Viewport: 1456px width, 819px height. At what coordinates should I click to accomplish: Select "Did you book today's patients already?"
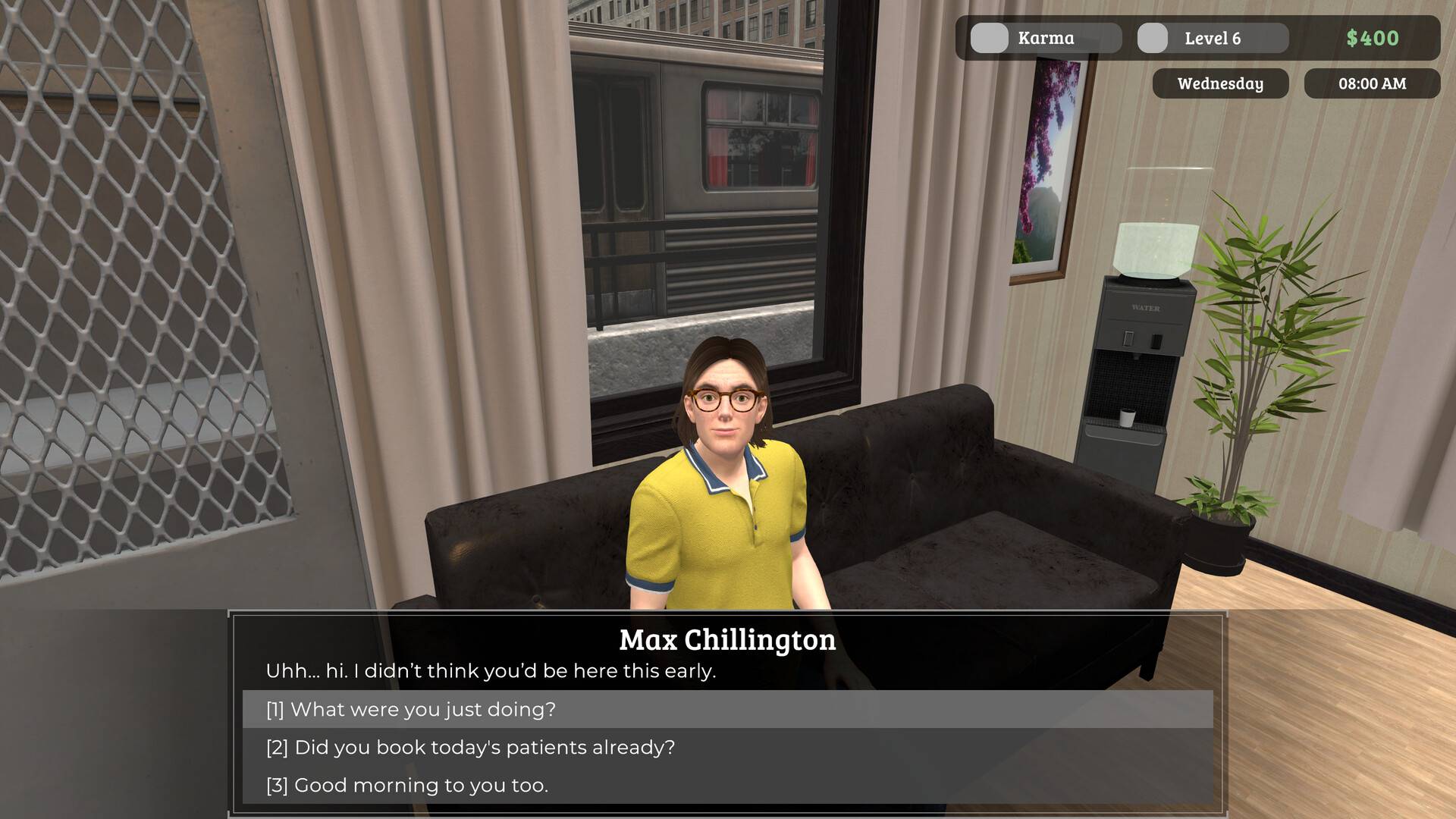pos(470,747)
